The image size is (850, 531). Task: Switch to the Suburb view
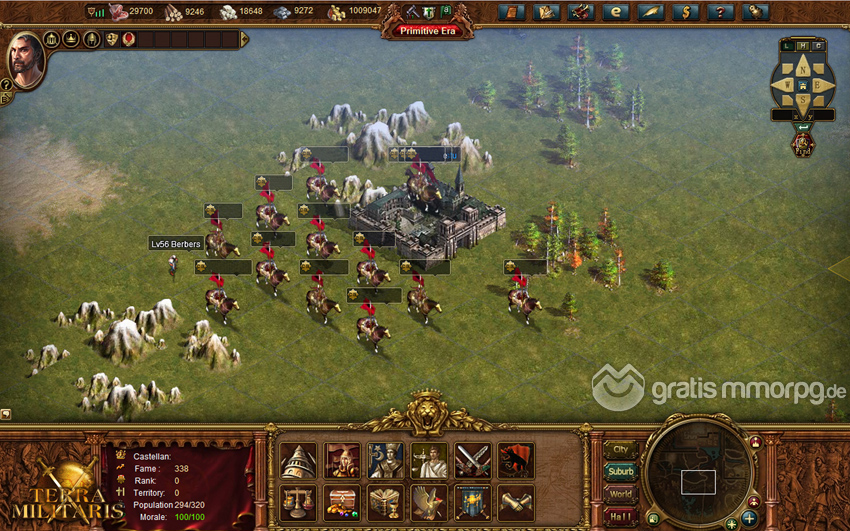click(x=621, y=471)
